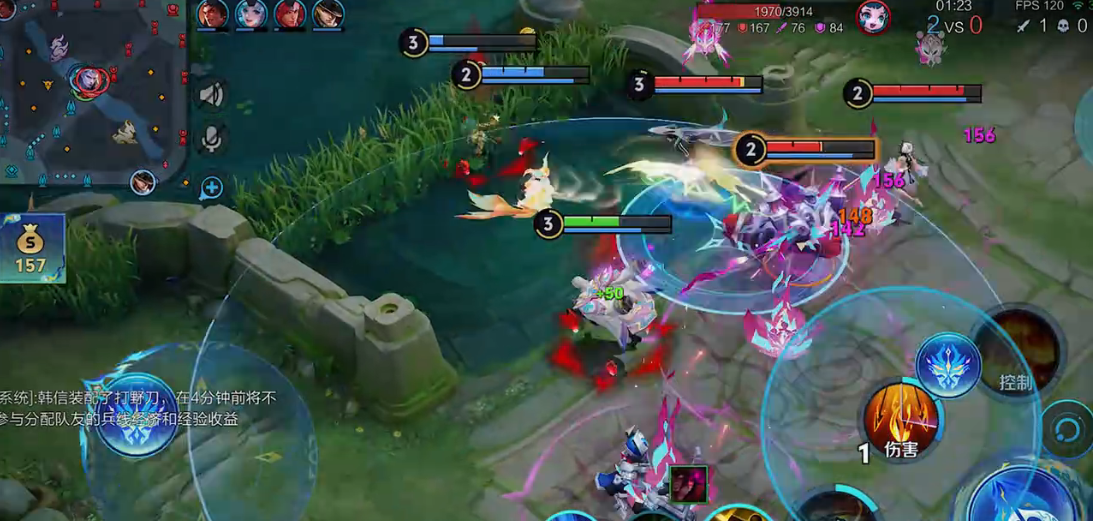
Task: Select the teammate portrait wearing a hat
Action: (x=326, y=15)
